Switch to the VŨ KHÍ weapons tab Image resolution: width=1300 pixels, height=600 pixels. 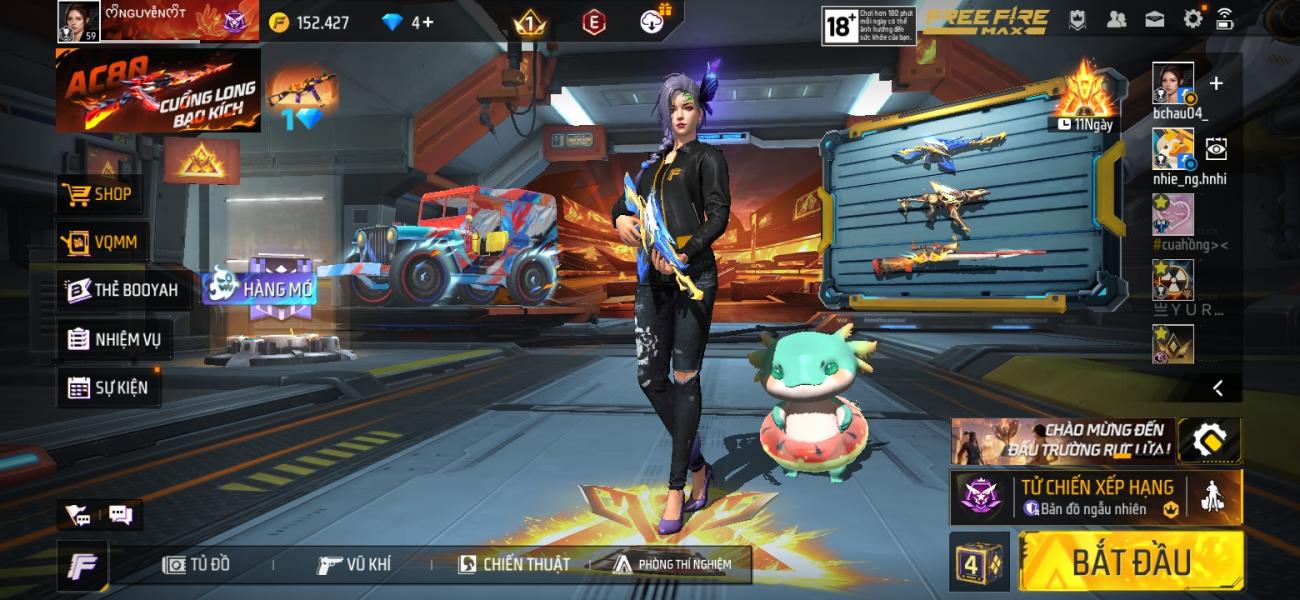click(353, 564)
